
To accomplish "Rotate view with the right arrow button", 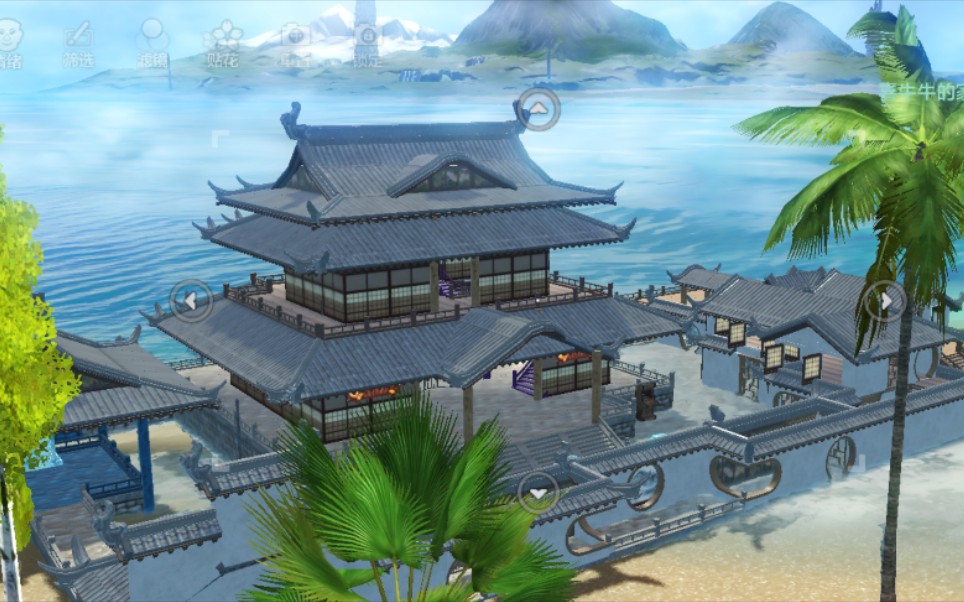I will tap(885, 300).
